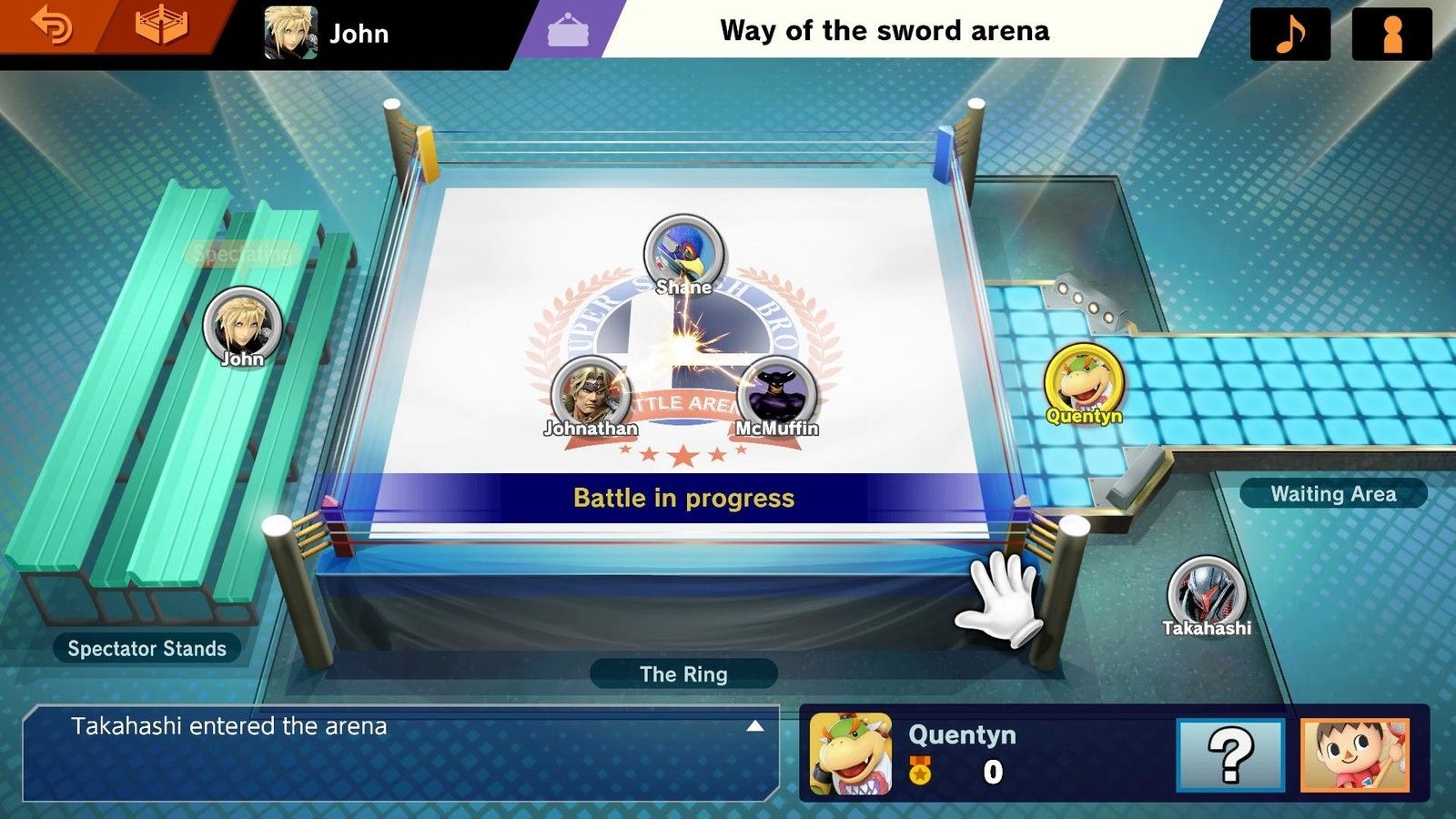The width and height of the screenshot is (1456, 819).
Task: Select the Spectator Stands area
Action: point(147,649)
